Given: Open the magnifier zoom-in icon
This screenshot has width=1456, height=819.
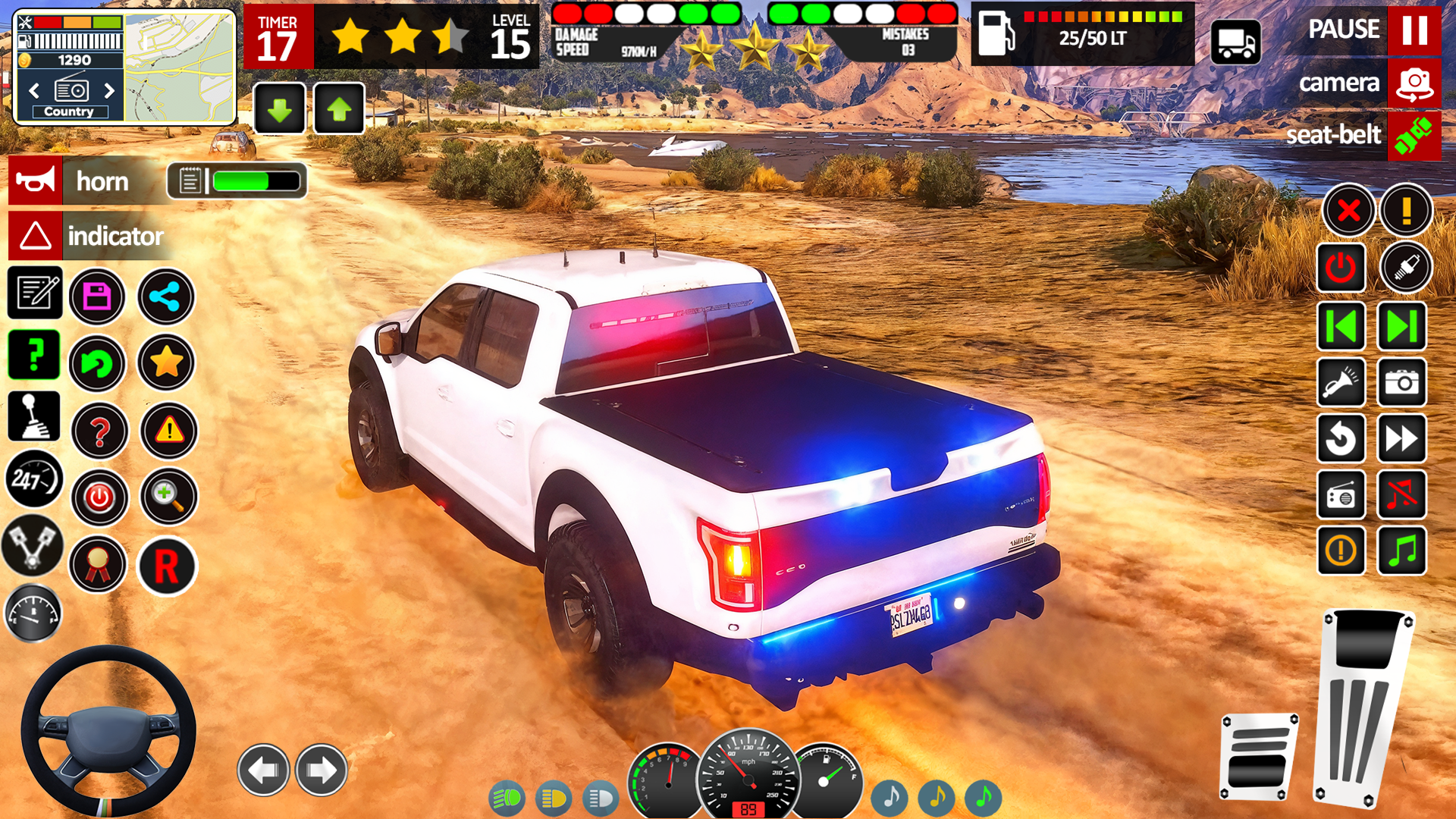Looking at the screenshot, I should coord(168,497).
